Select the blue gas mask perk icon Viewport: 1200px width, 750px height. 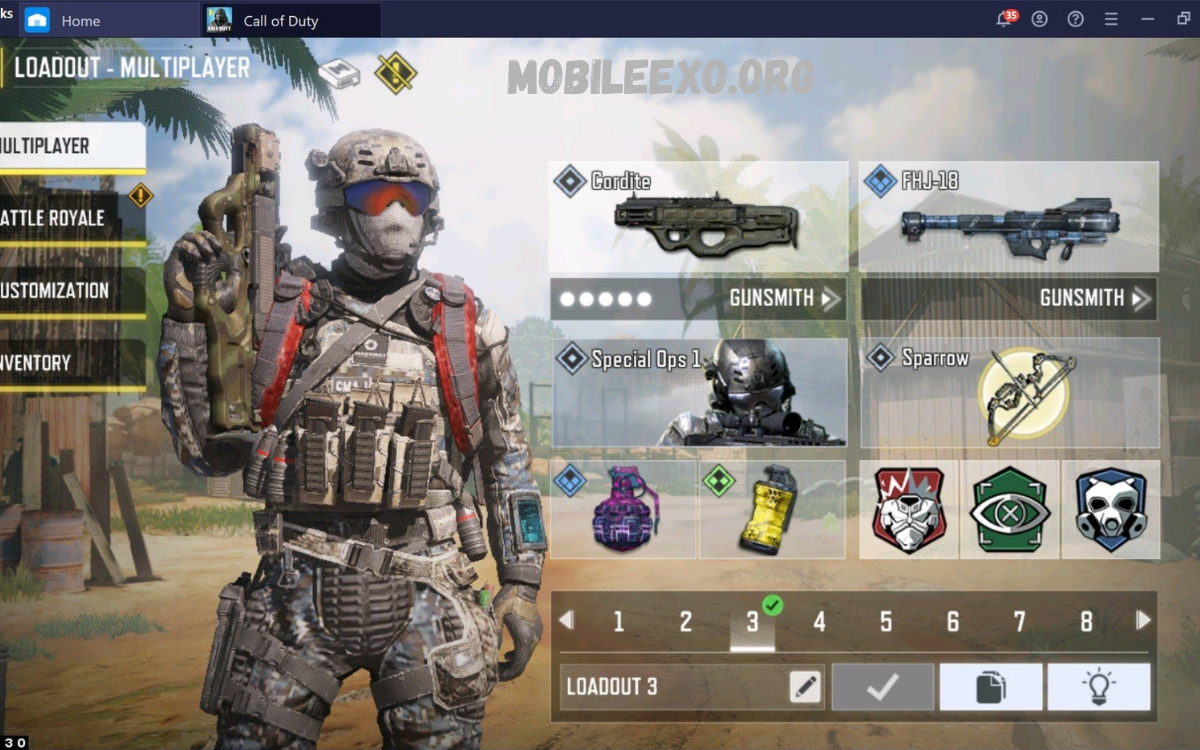(1110, 509)
